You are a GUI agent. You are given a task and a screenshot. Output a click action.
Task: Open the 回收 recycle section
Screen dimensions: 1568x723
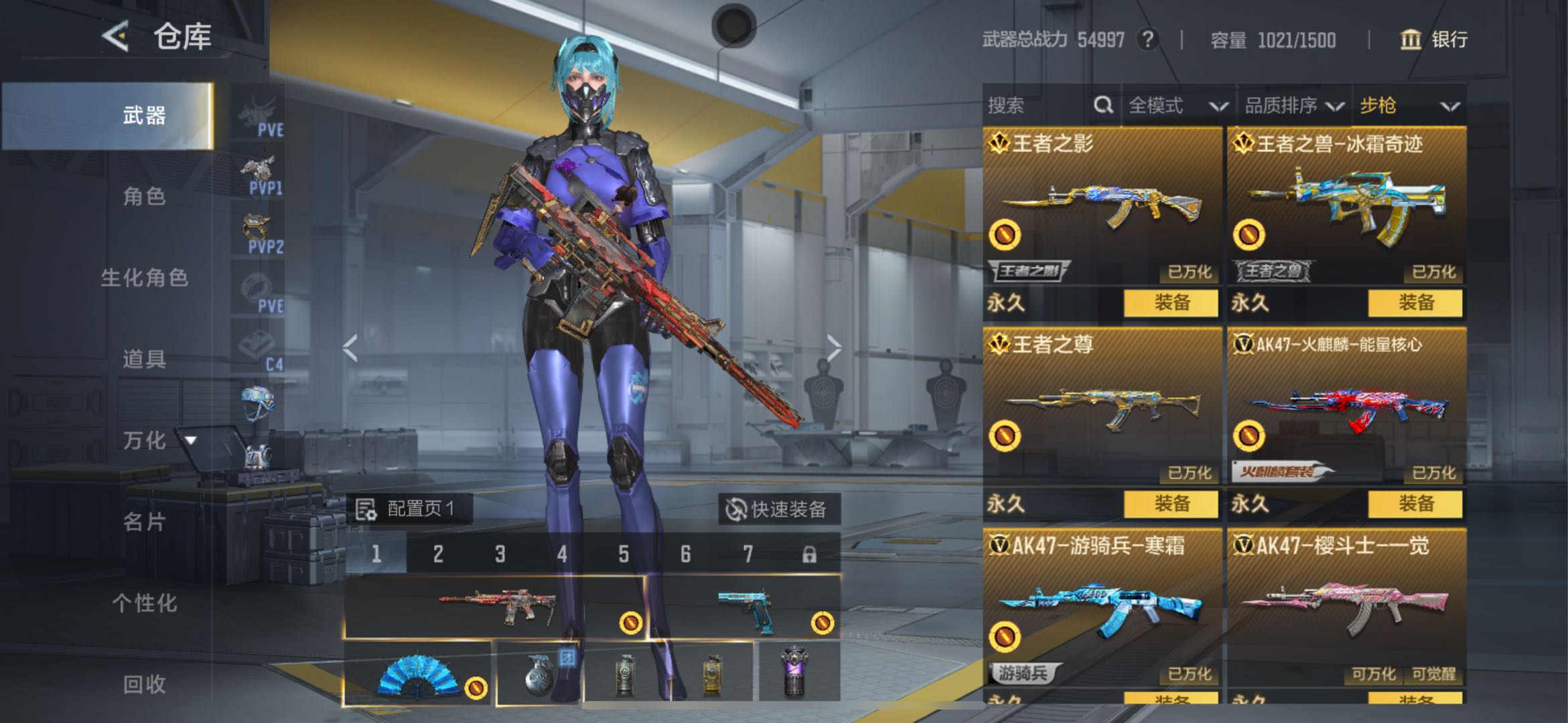[x=143, y=684]
